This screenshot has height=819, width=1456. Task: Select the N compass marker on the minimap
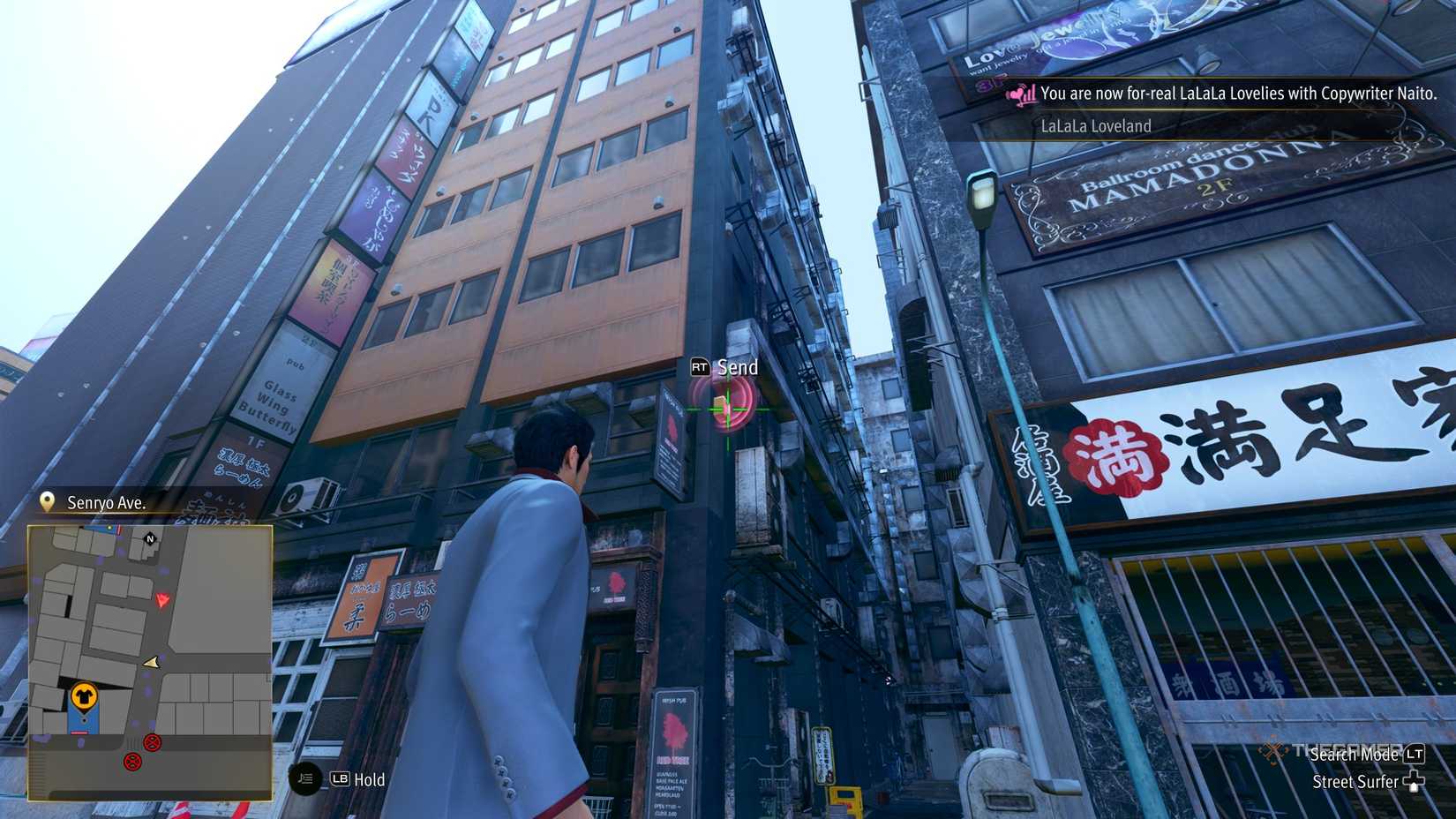point(150,538)
